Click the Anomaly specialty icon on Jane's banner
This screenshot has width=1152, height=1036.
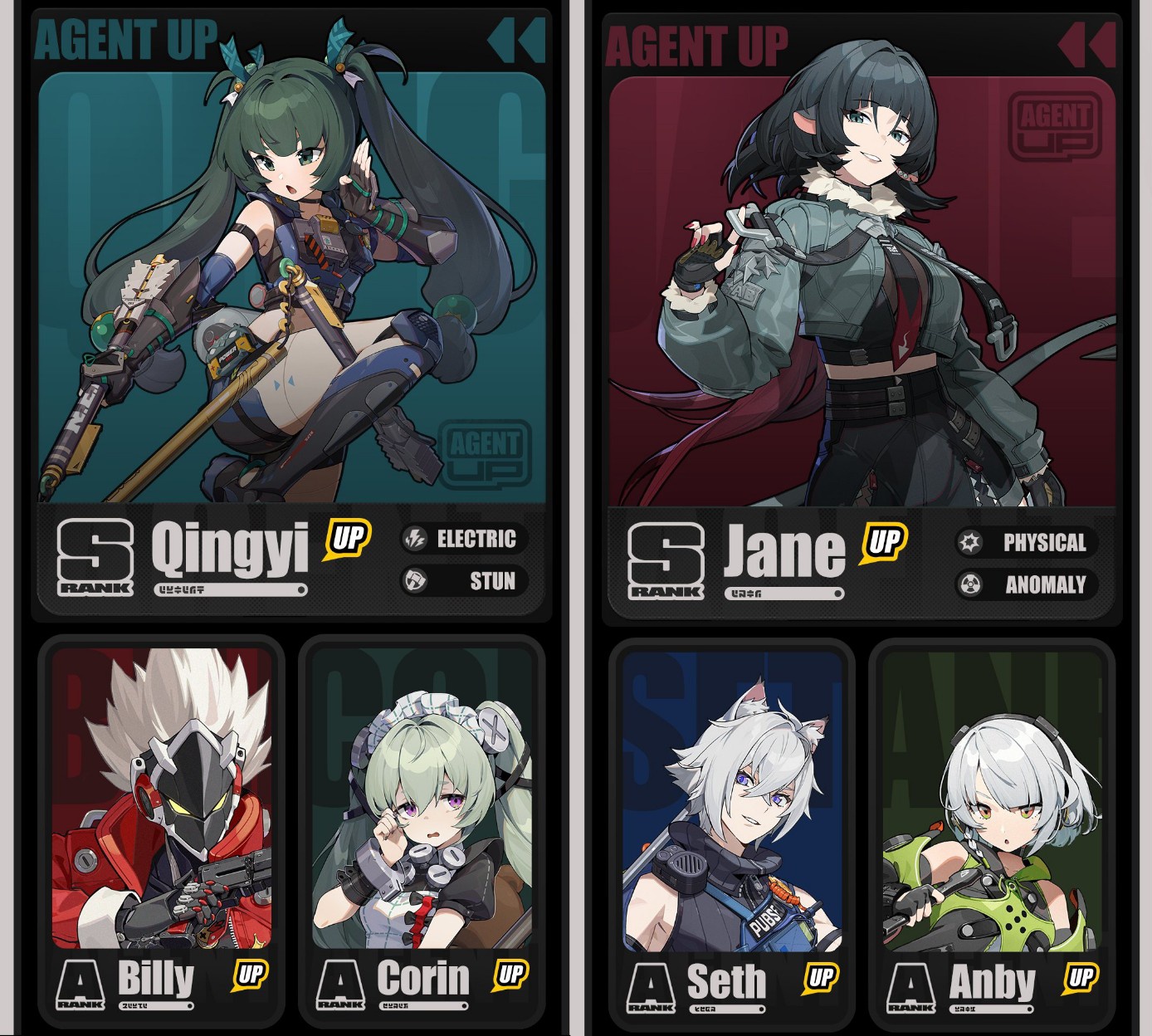pyautogui.click(x=968, y=584)
